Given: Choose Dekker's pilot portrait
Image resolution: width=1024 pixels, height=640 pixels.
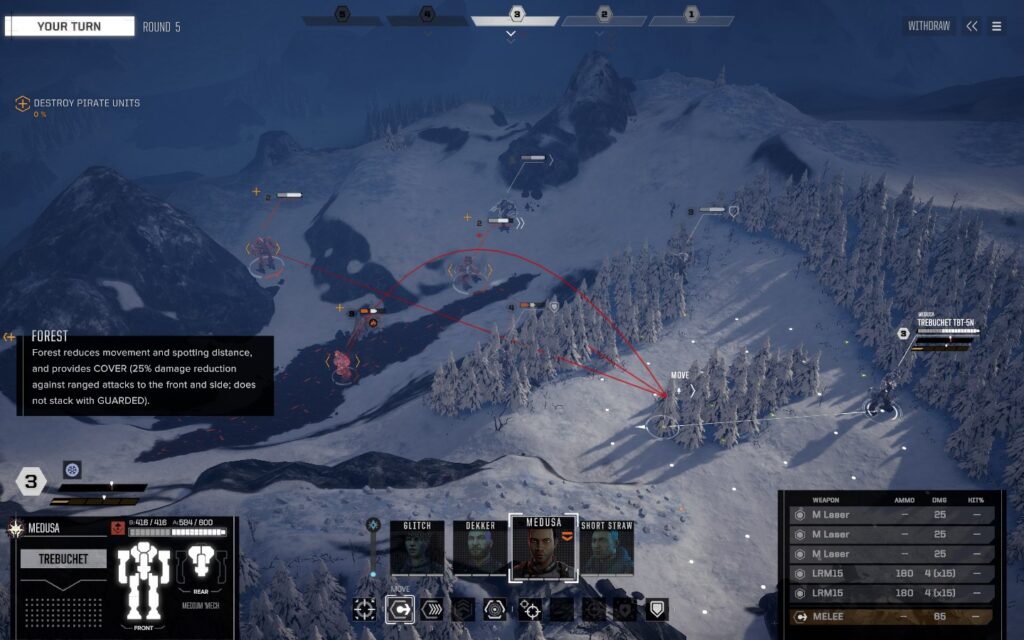Looking at the screenshot, I should pos(480,548).
